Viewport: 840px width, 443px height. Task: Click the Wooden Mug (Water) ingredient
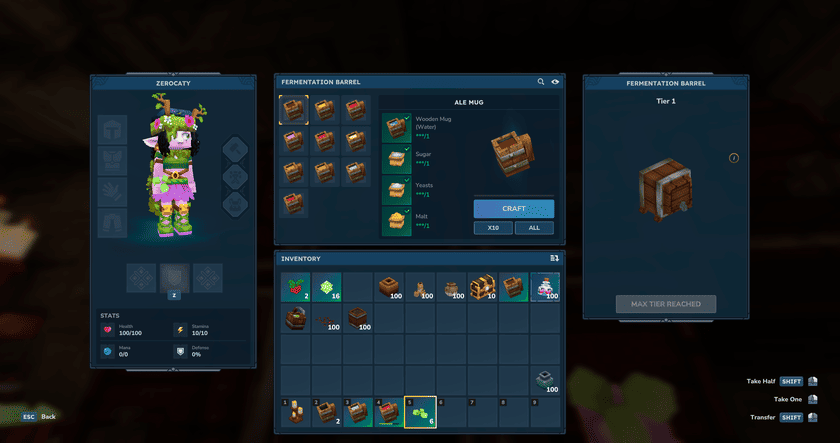tap(397, 127)
